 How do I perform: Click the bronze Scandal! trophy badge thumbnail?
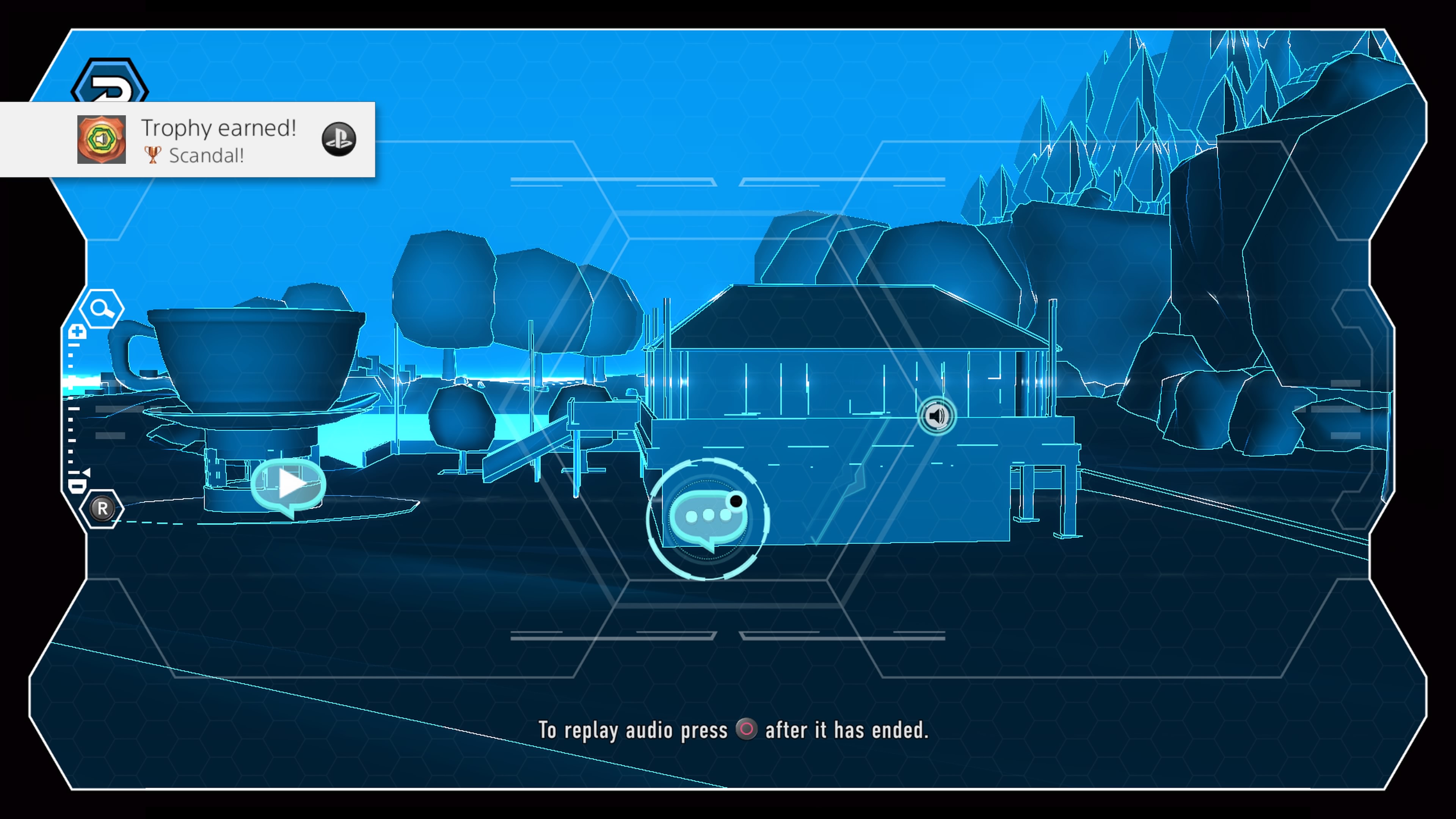(x=102, y=140)
